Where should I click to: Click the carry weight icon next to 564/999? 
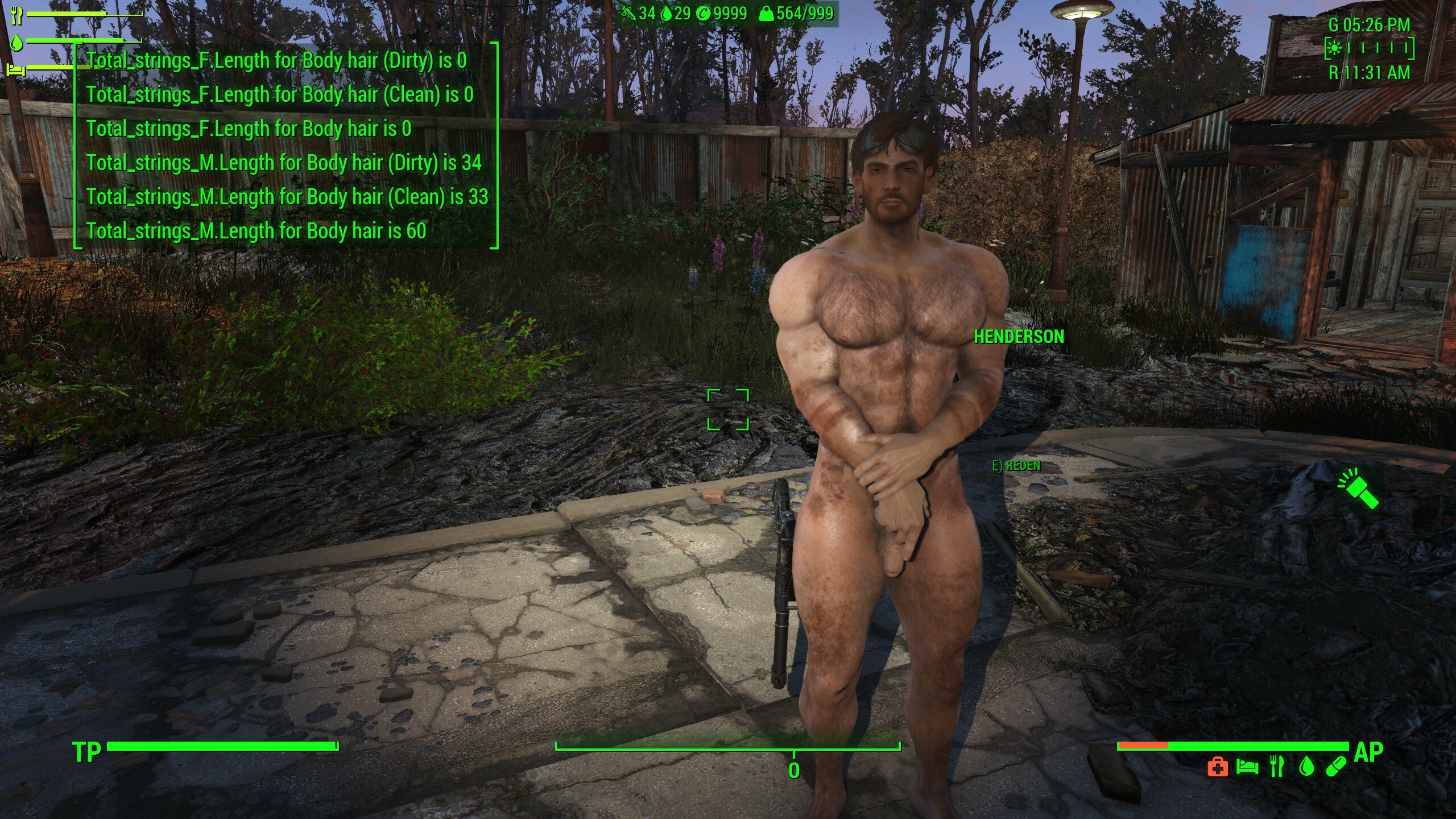[766, 13]
